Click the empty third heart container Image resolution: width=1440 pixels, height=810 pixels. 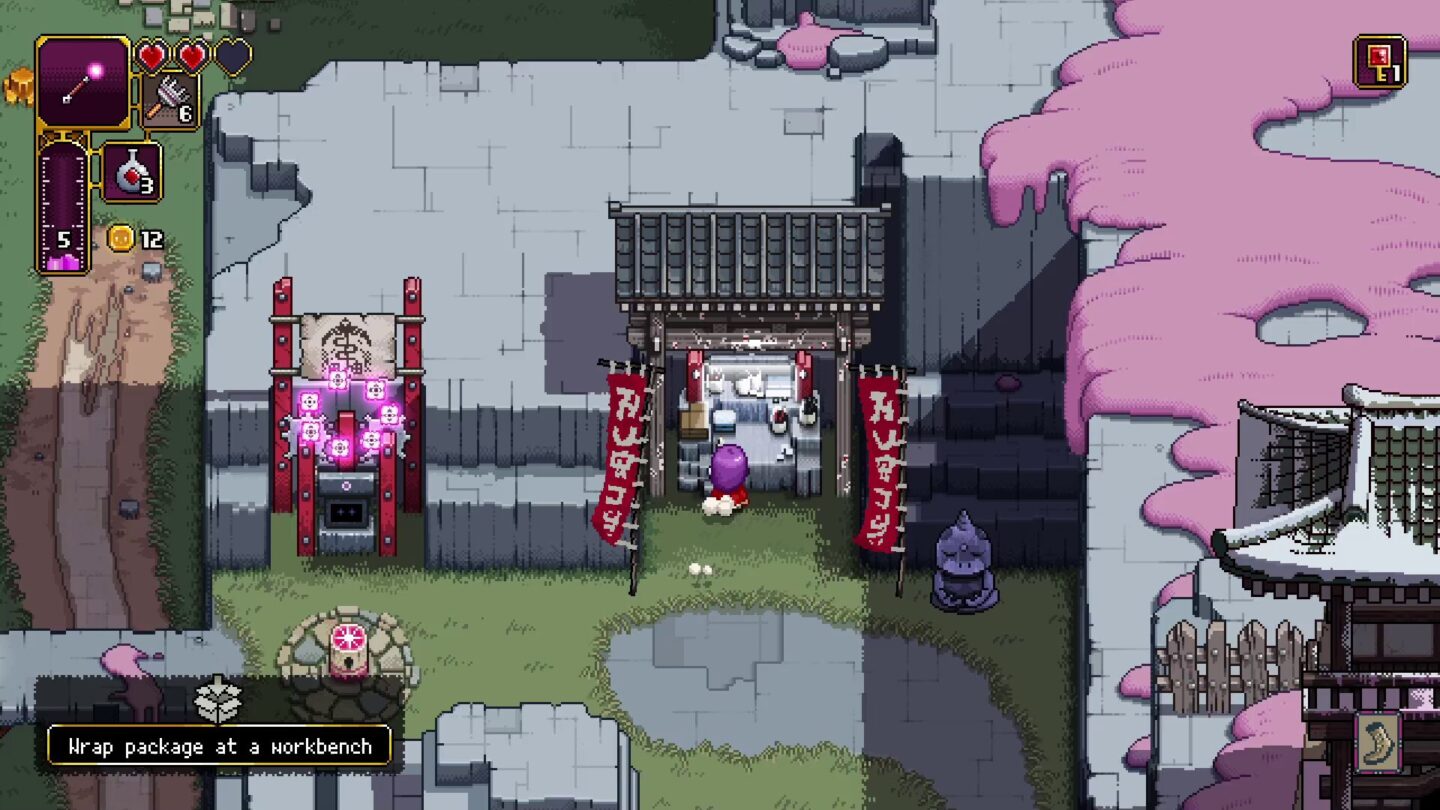pos(234,56)
